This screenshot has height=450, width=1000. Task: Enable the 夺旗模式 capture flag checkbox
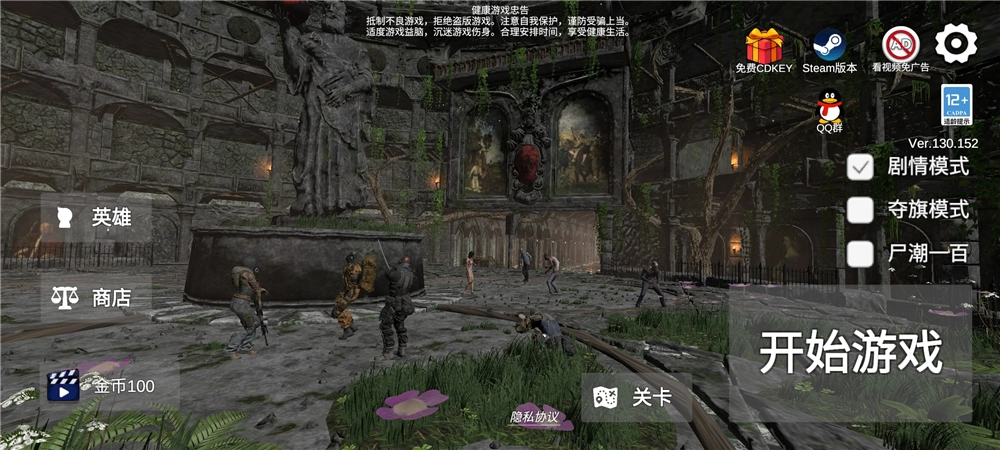point(860,210)
